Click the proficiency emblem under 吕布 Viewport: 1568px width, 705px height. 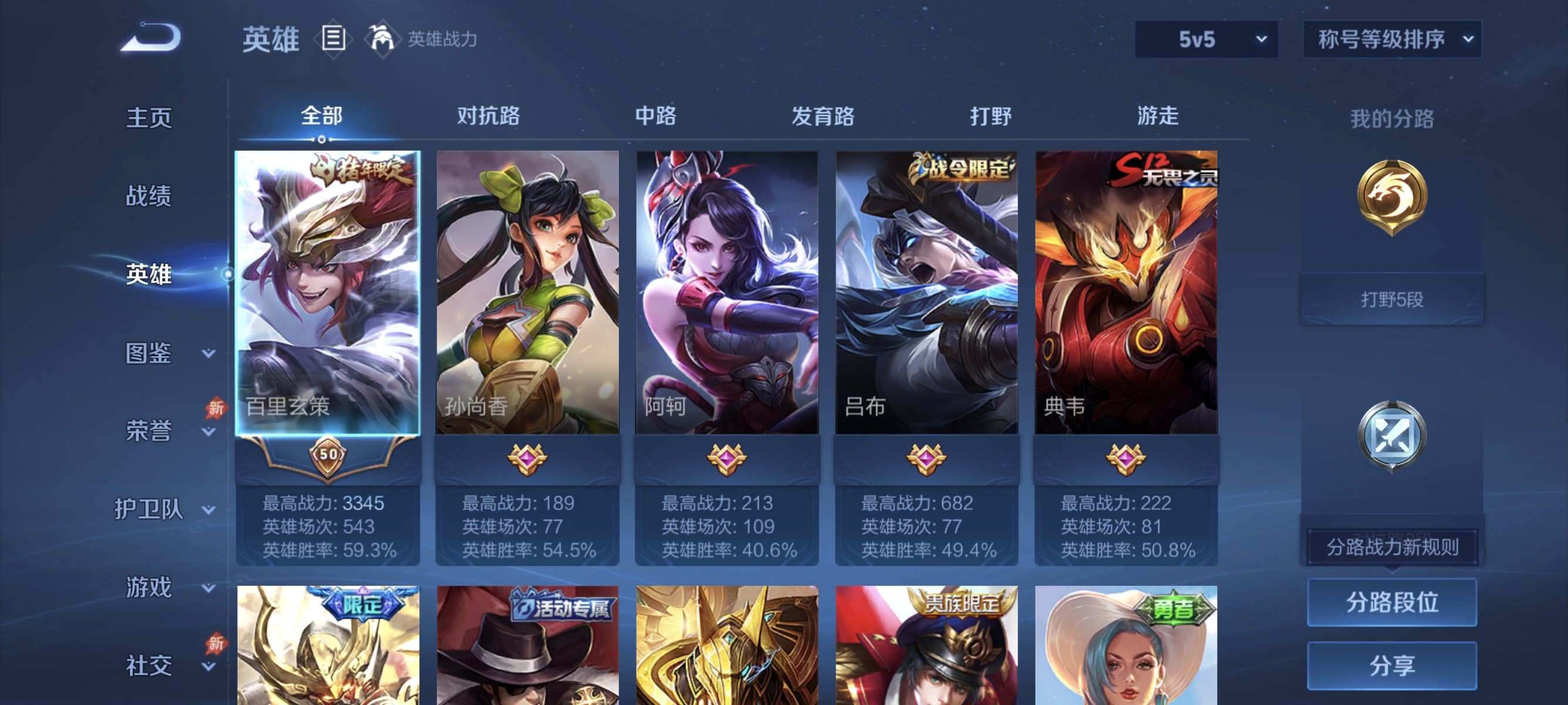pyautogui.click(x=927, y=461)
